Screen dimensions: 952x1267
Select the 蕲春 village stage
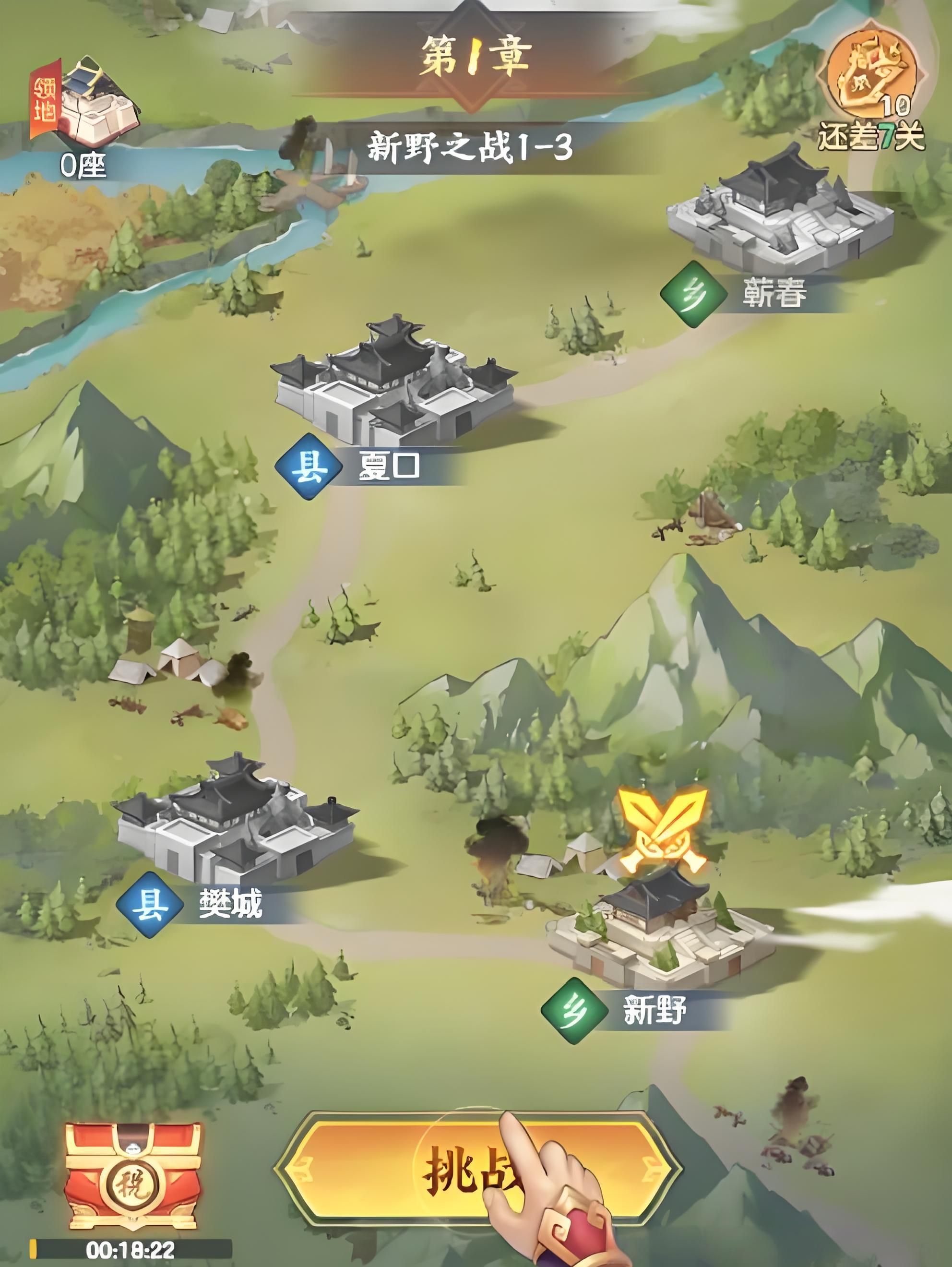coord(779,212)
